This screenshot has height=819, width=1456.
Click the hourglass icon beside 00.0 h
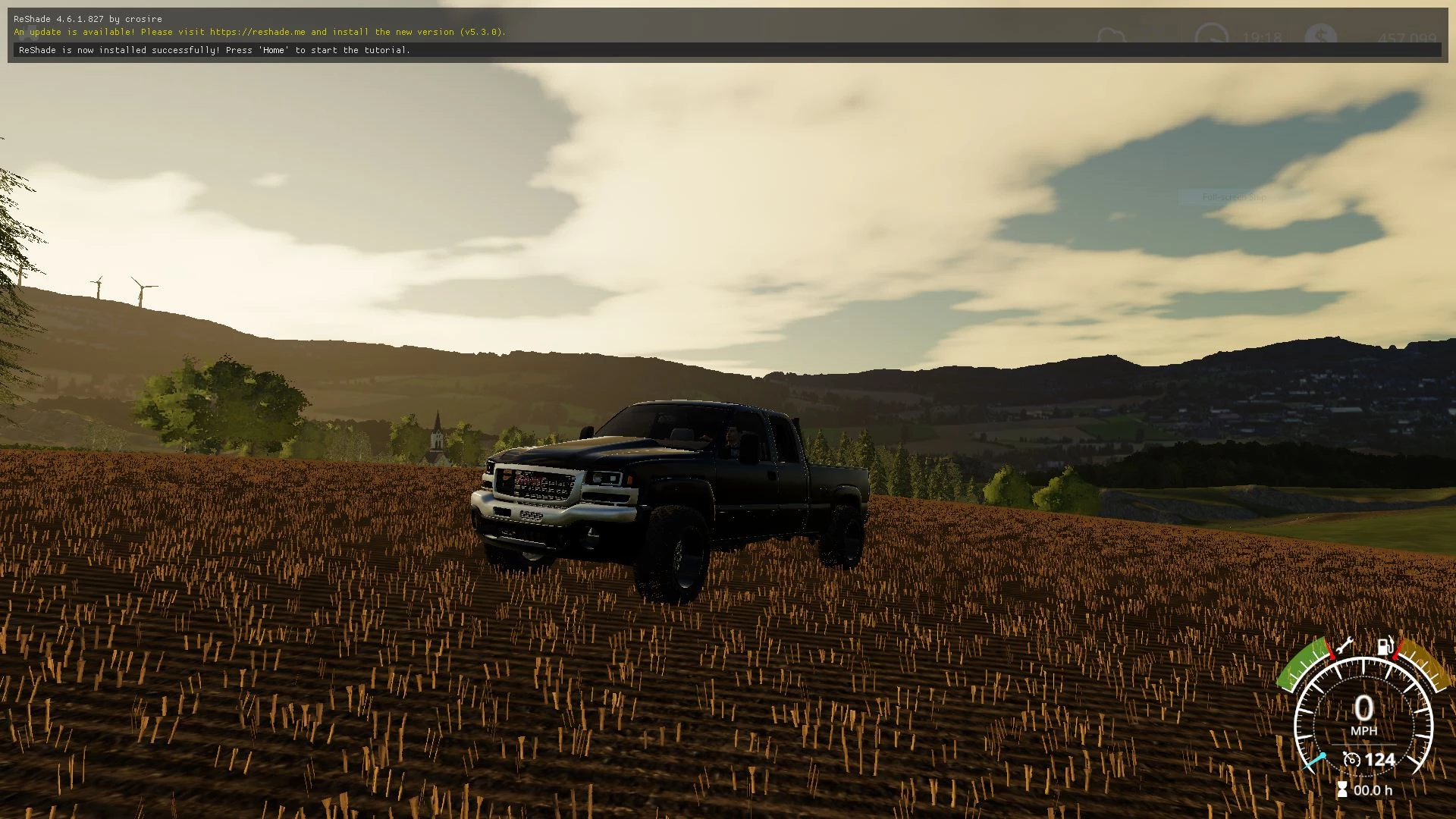pos(1343,789)
